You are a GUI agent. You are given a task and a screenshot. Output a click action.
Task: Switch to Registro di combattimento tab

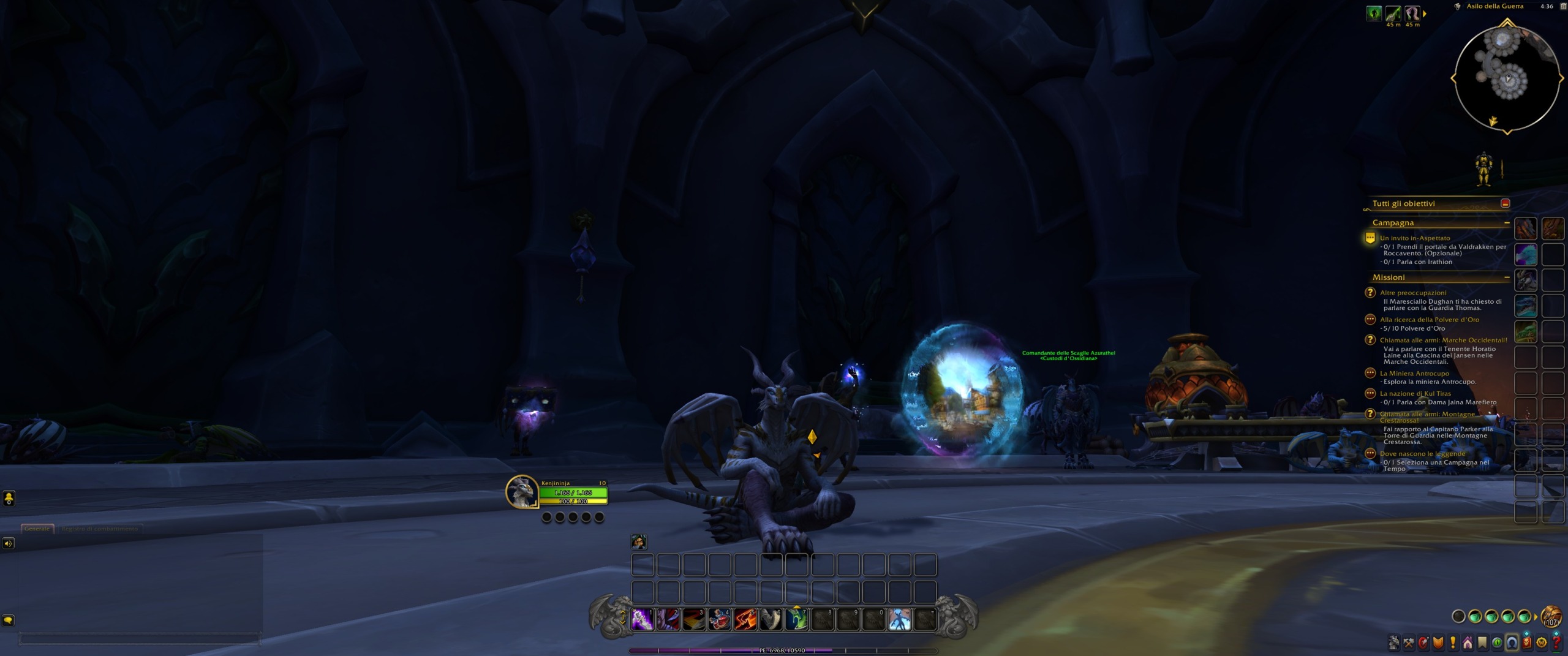click(100, 529)
